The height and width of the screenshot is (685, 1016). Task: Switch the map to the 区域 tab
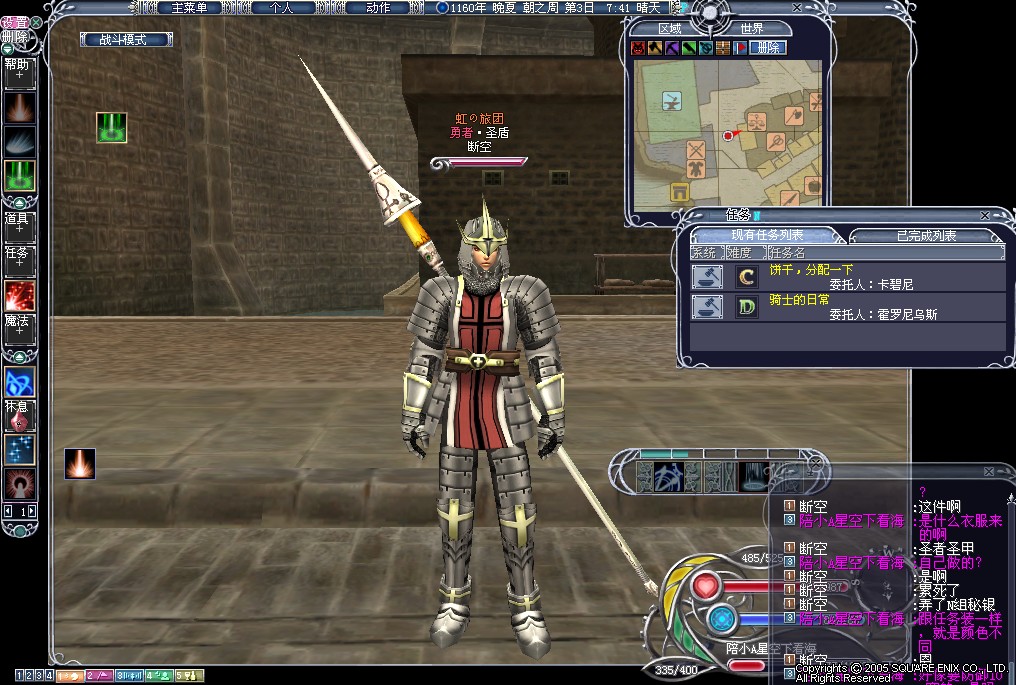point(668,28)
